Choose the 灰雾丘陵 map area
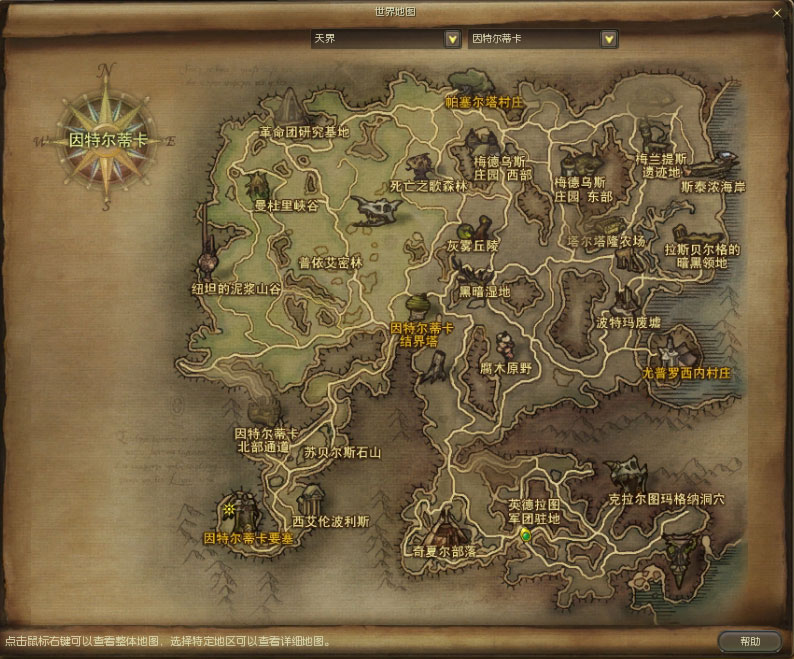794x659 pixels. pos(472,245)
